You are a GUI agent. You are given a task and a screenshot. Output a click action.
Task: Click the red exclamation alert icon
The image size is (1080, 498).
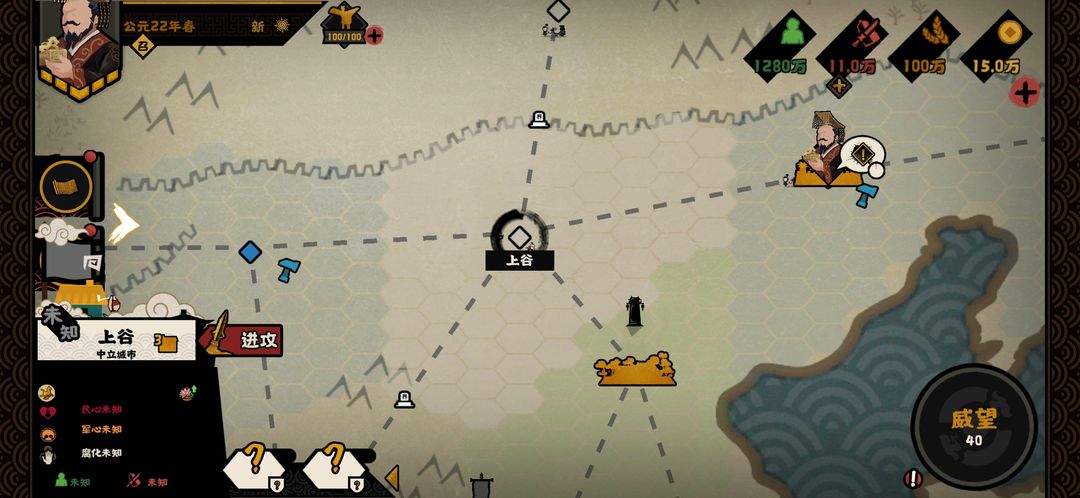coord(912,479)
